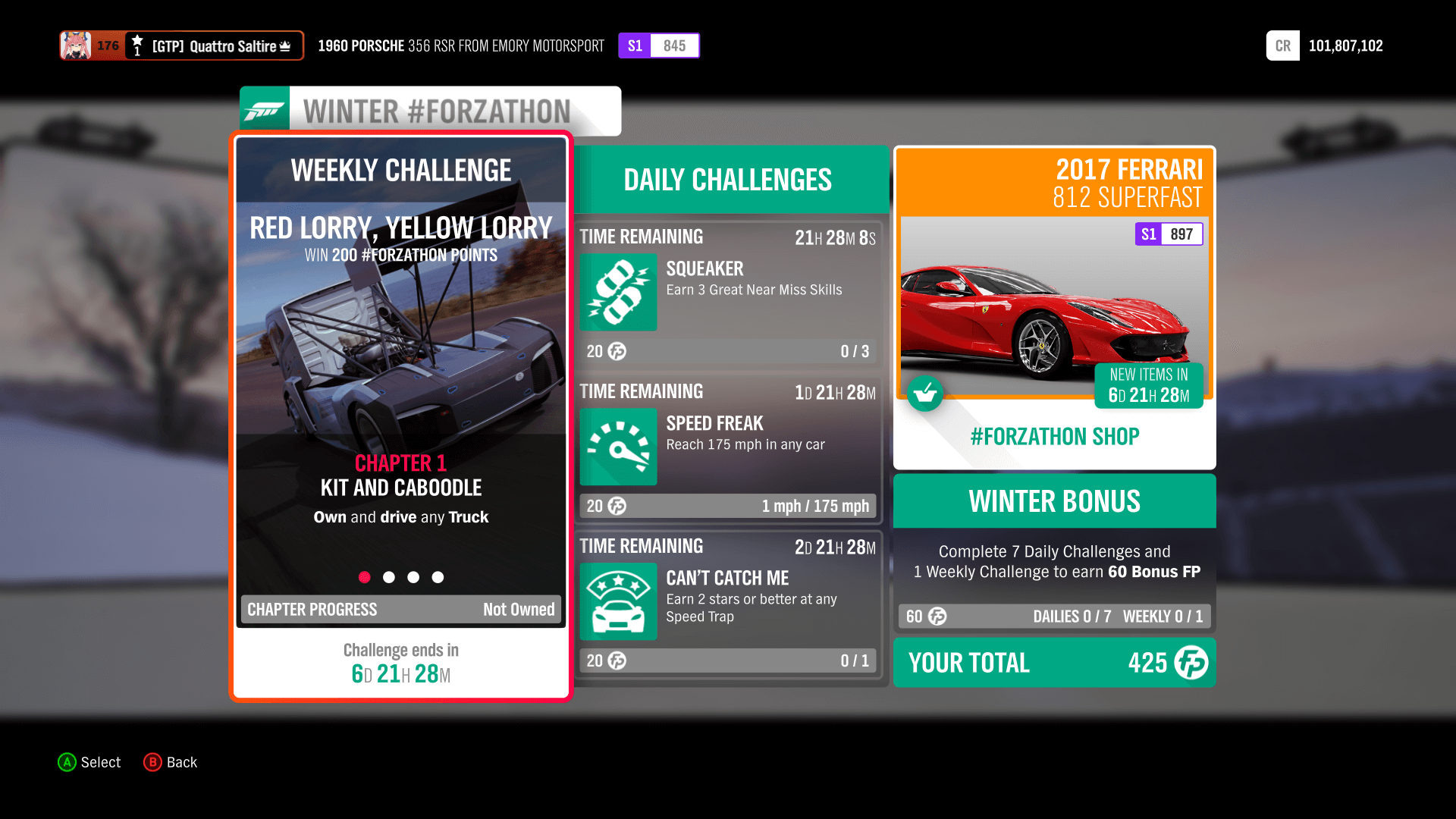Screen dimensions: 1456x819
Task: Select the player rank star icon
Action: click(x=136, y=40)
